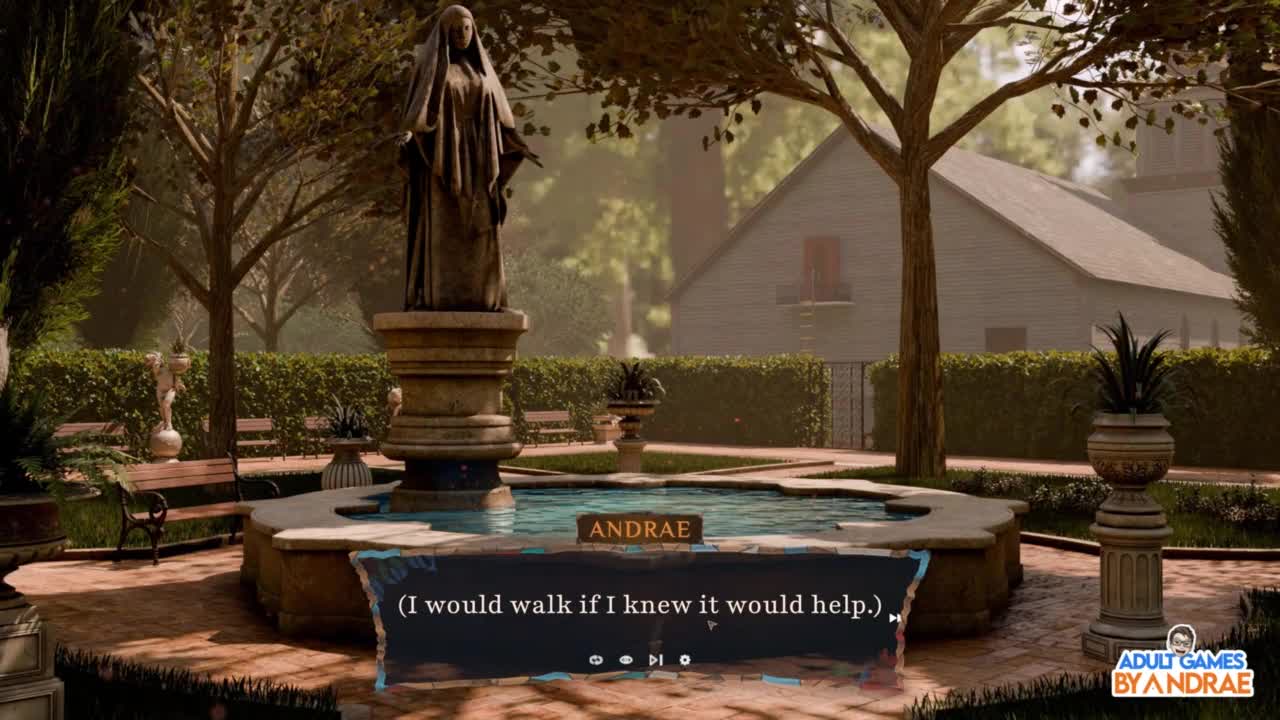
Task: Toggle the eye icon to hide dialogue
Action: [x=626, y=660]
